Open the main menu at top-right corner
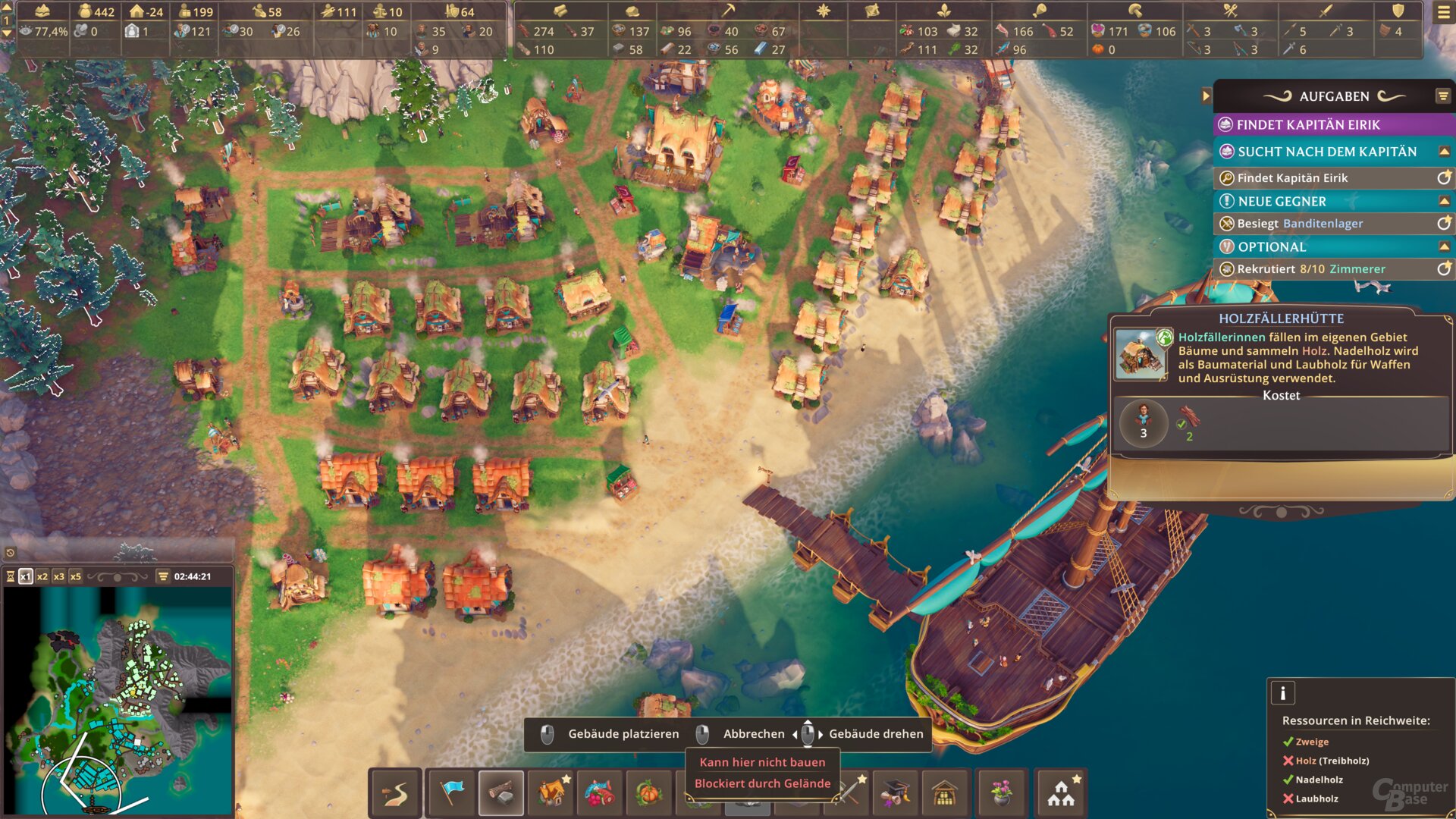 [1443, 13]
